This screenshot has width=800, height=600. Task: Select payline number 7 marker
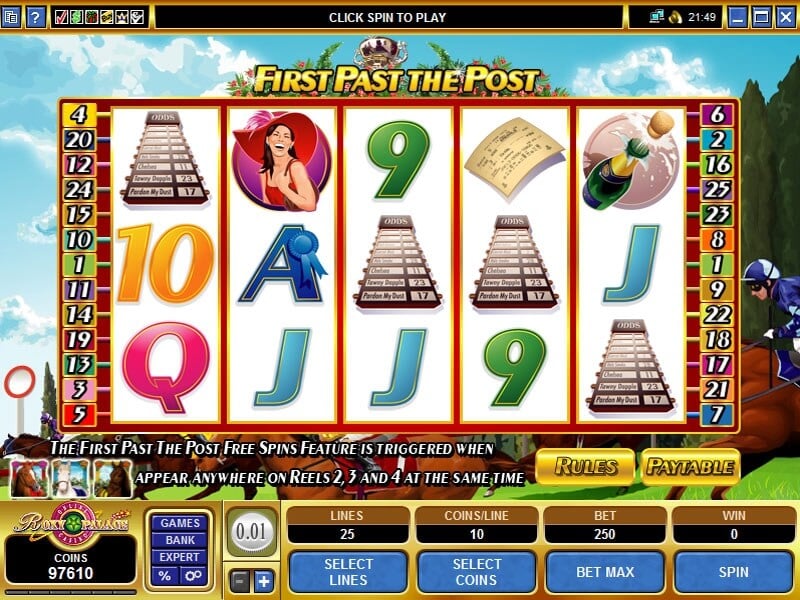coord(716,413)
